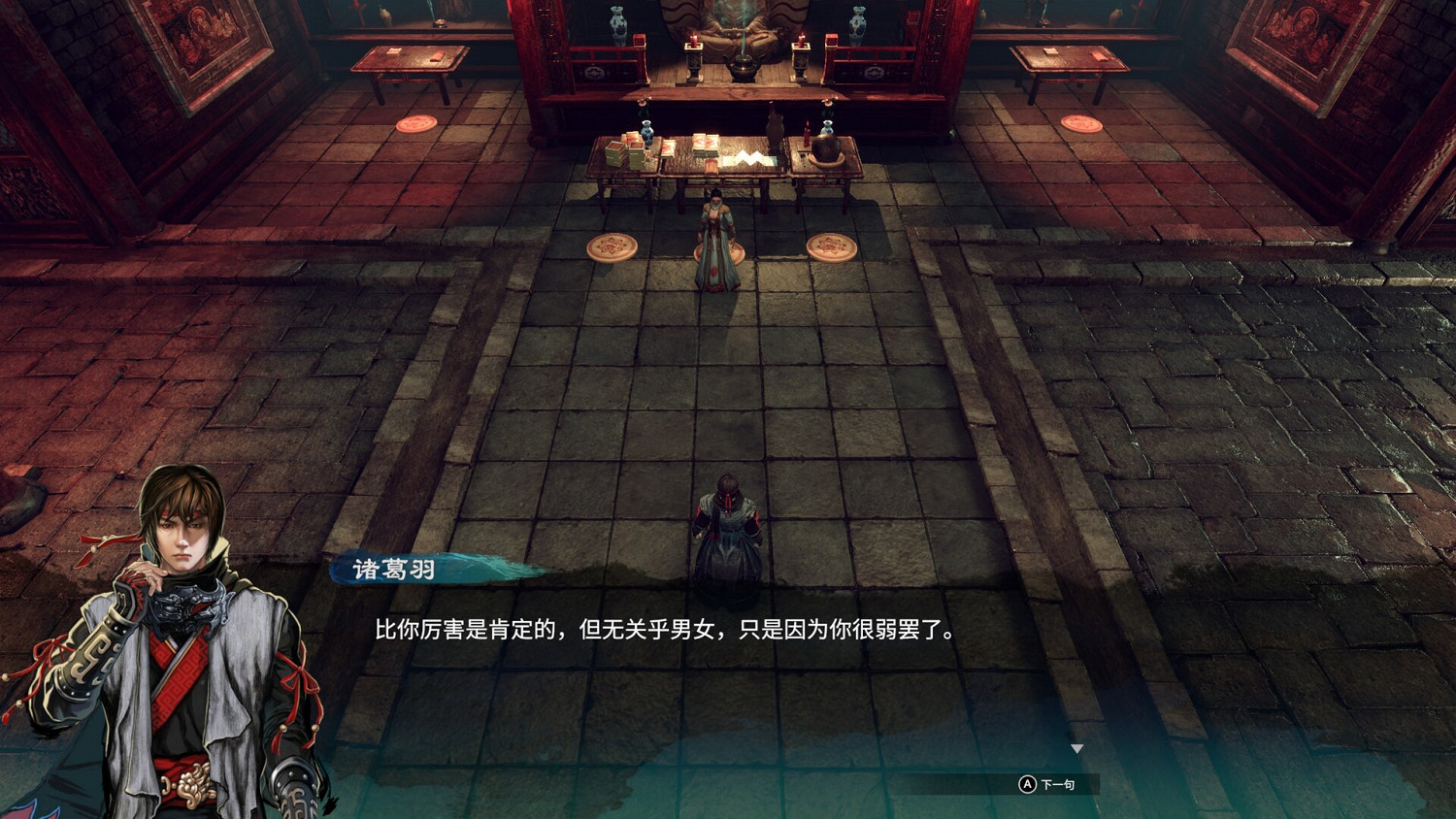Click the white vase on the altar shelf
The height and width of the screenshot is (819, 1456).
pyautogui.click(x=618, y=24)
